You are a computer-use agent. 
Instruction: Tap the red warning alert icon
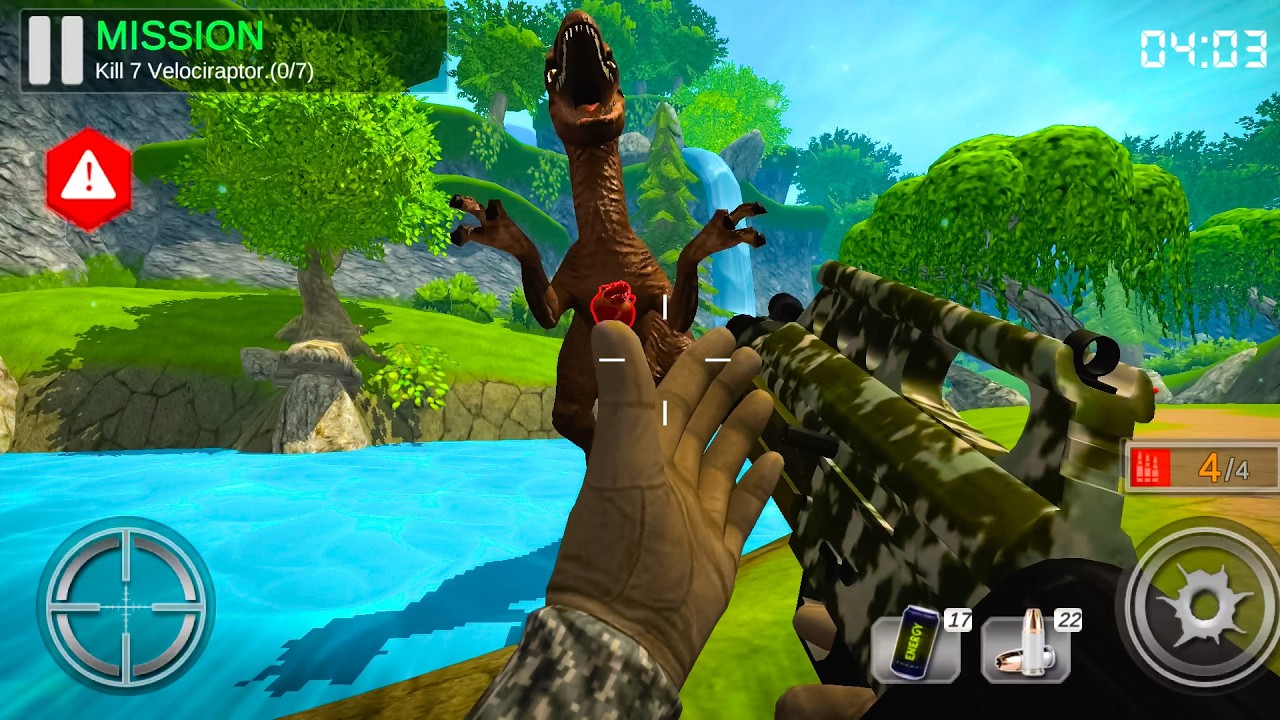tap(89, 179)
